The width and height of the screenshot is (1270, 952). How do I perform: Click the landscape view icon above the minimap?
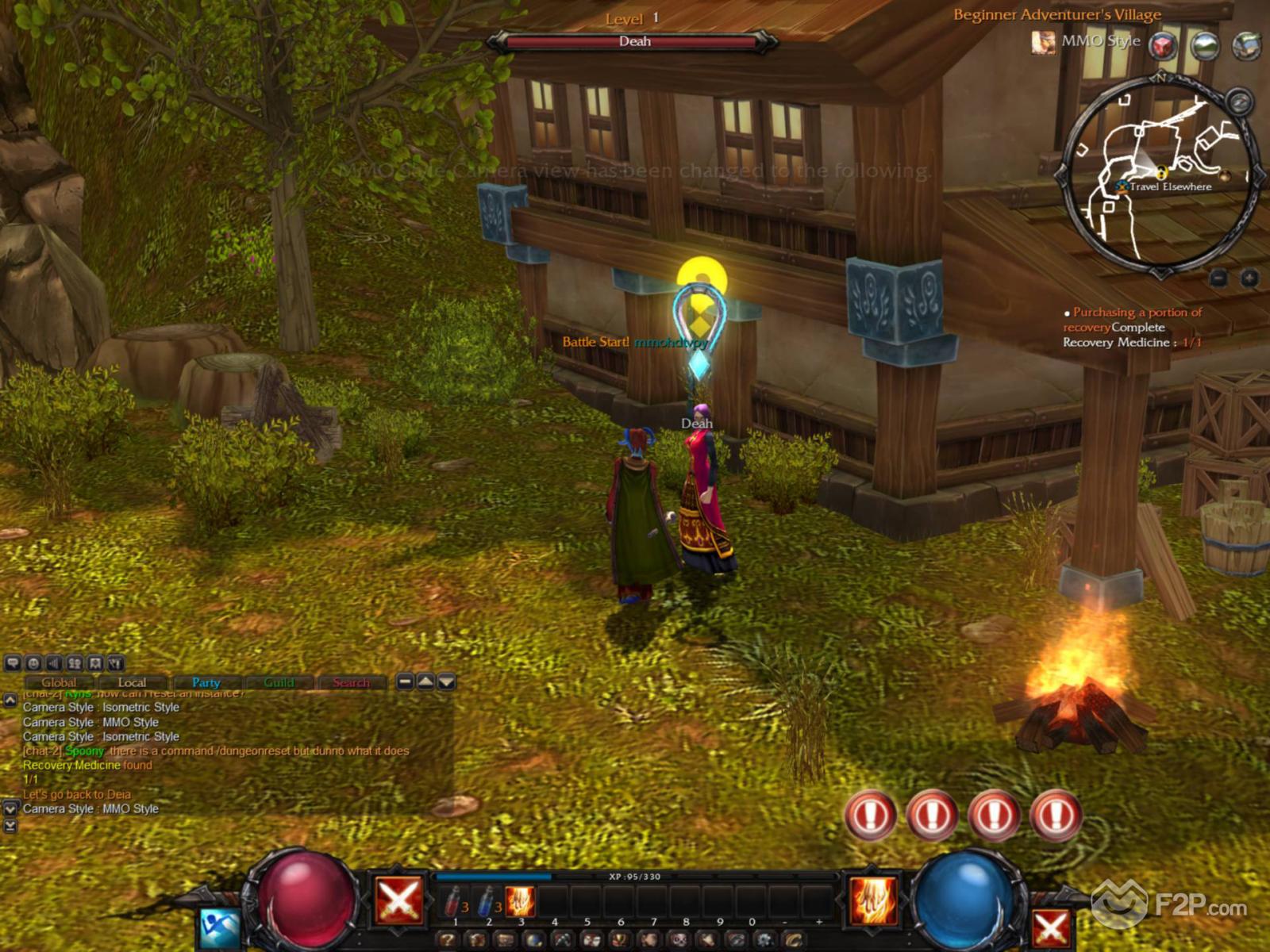tap(1205, 45)
